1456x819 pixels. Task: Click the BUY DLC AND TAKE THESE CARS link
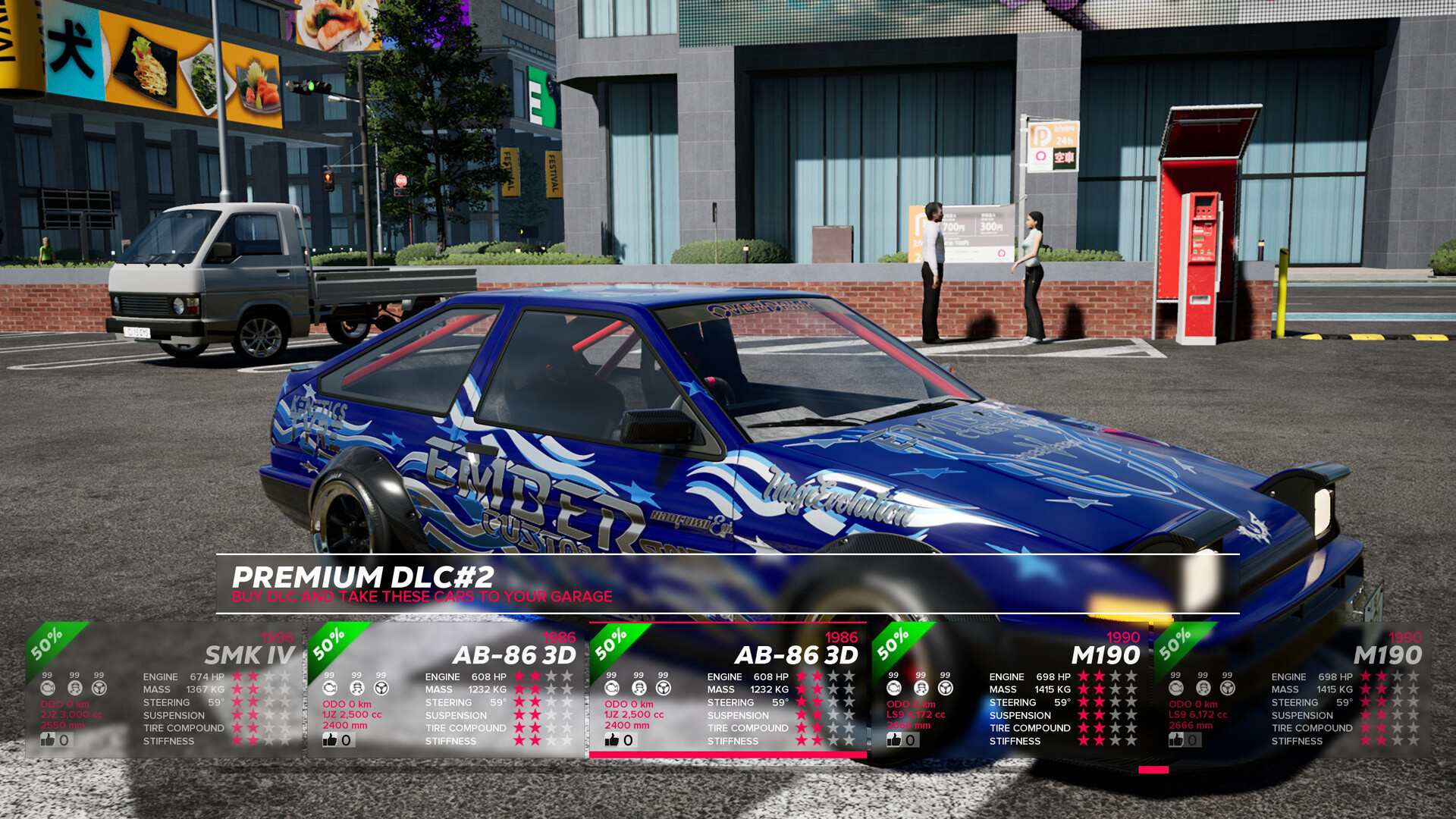tap(422, 596)
